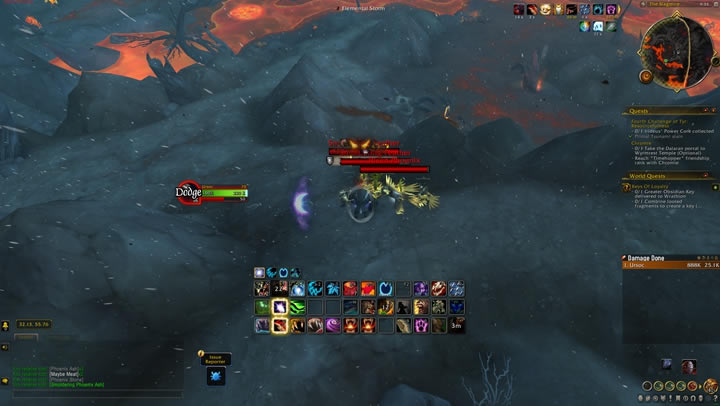Viewport: 720px width, 406px height.
Task: Click the Issue Reporter bug button
Action: [215, 377]
